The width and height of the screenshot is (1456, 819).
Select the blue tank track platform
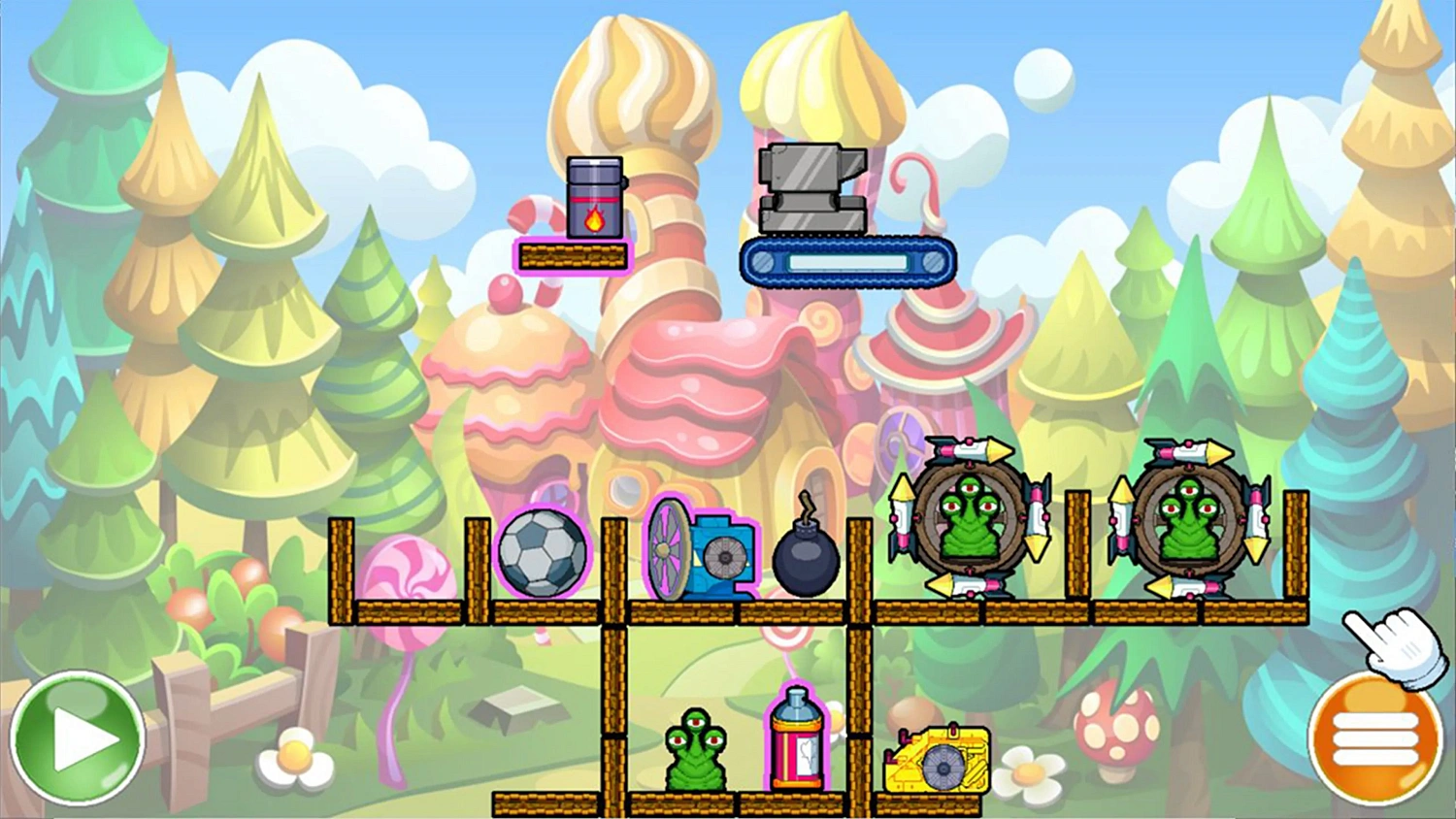pos(846,260)
